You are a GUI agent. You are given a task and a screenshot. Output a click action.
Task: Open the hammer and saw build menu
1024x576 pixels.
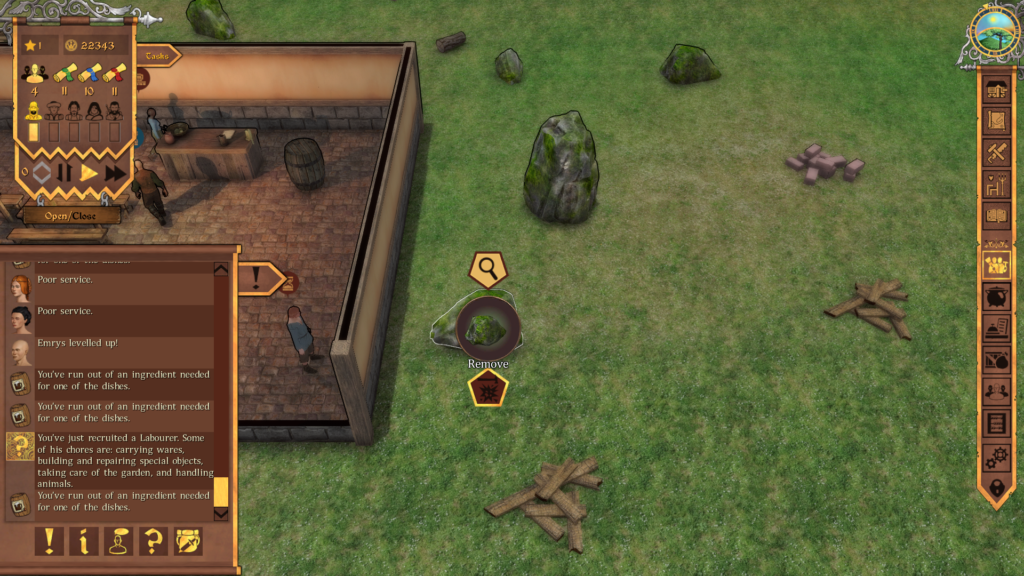click(x=996, y=152)
